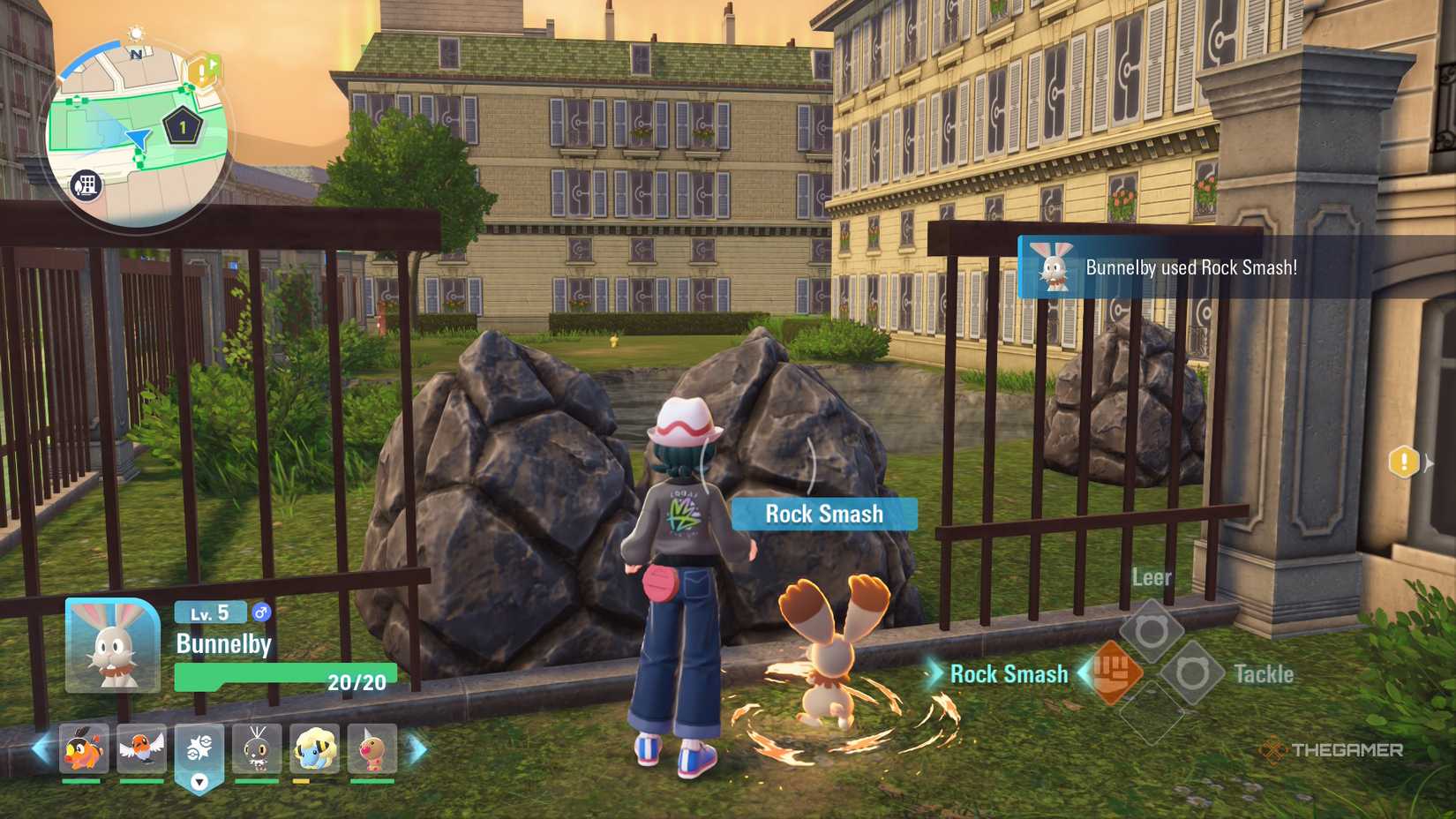Select the yellow exclamation quest marker on minimap
The width and height of the screenshot is (1456, 819).
[x=203, y=71]
